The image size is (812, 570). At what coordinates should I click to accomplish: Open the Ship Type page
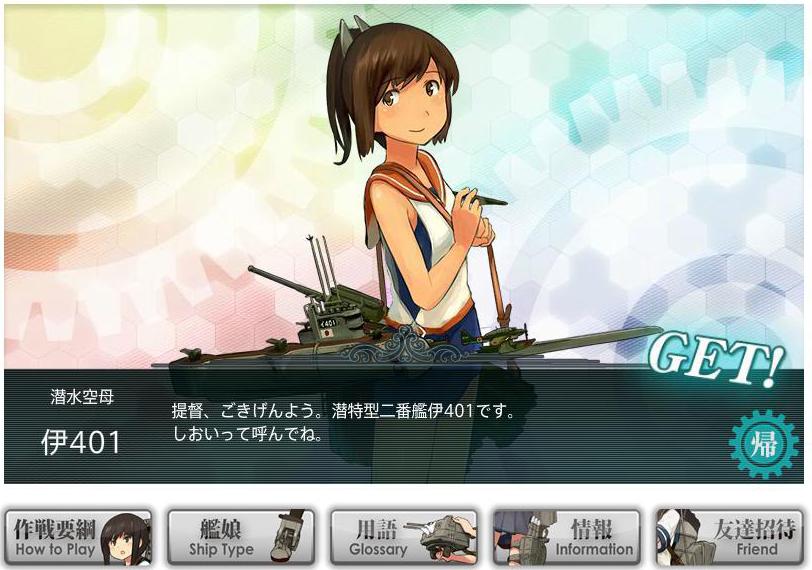coord(240,538)
